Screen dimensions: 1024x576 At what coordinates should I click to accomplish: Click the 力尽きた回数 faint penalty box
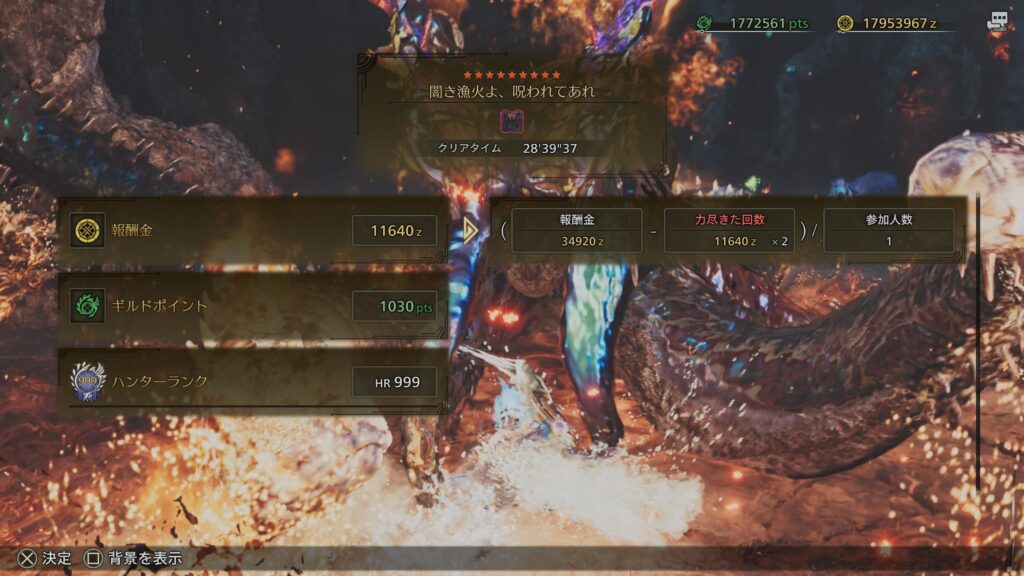click(x=729, y=231)
